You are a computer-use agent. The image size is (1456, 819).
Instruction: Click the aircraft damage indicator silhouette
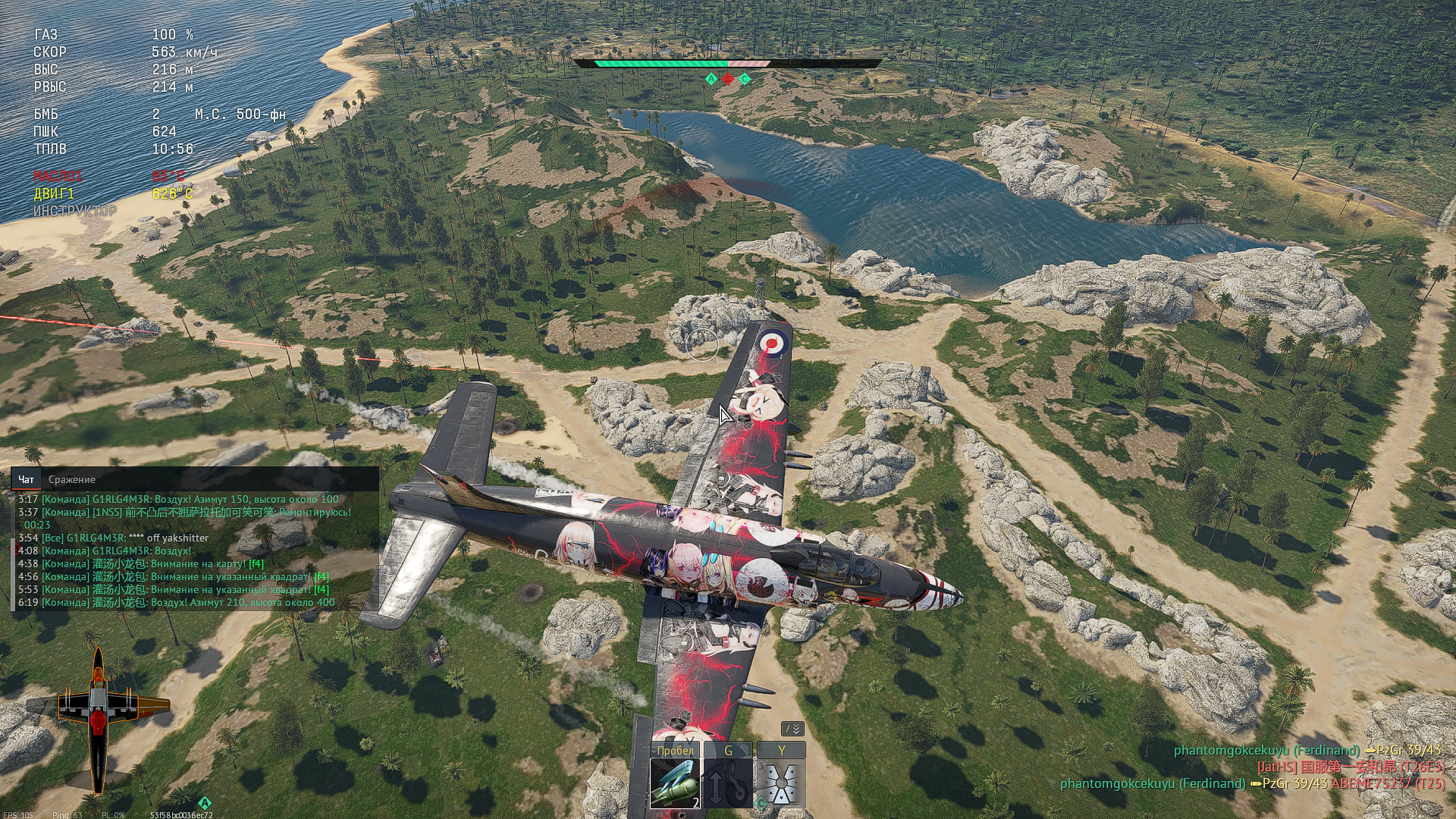tap(99, 717)
